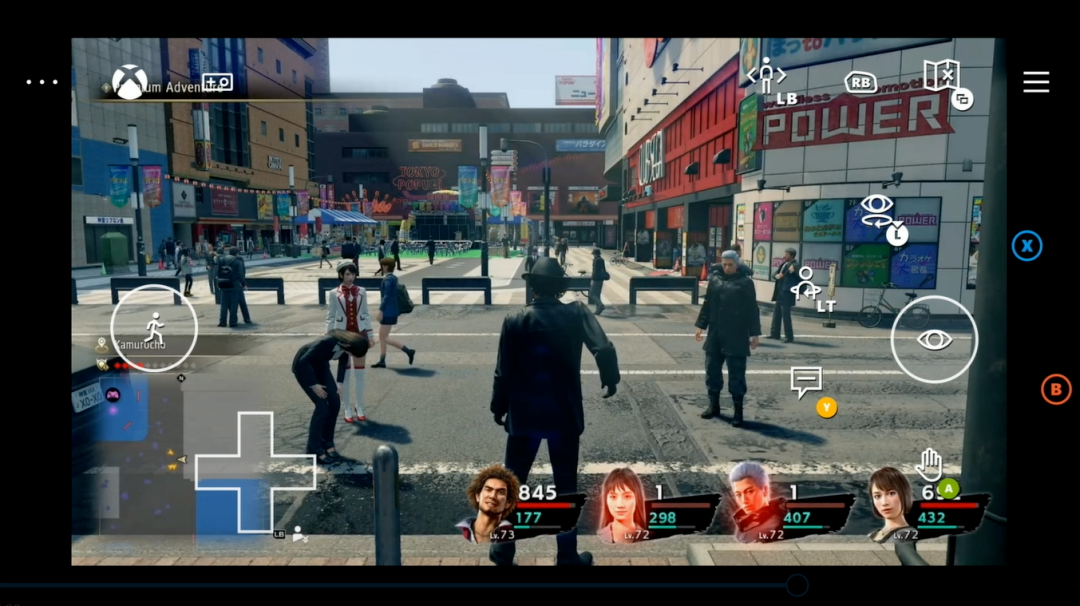Image resolution: width=1080 pixels, height=606 pixels.
Task: Tap the white cross D-pad control
Action: point(254,472)
